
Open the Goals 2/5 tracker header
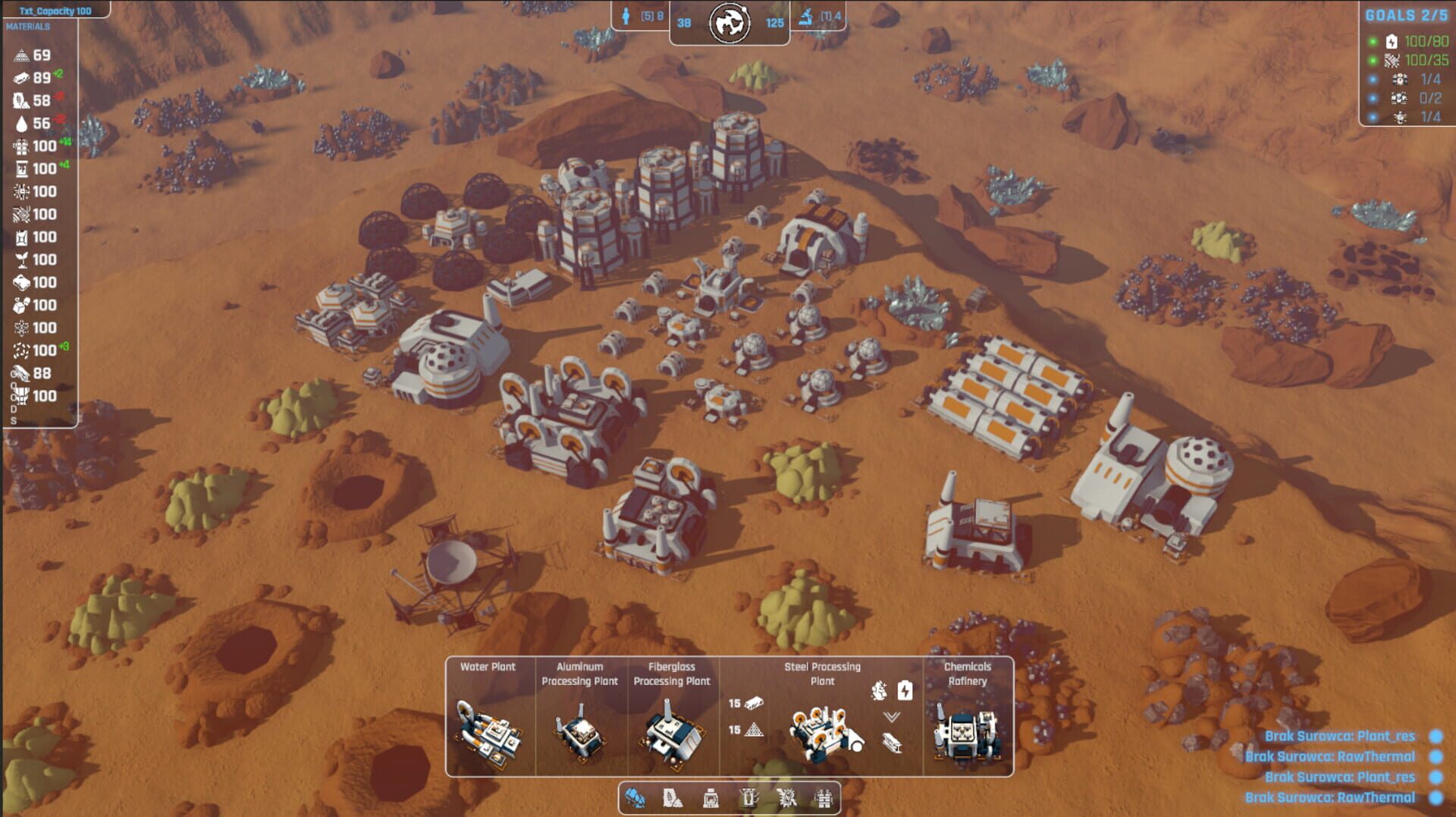[x=1406, y=15]
